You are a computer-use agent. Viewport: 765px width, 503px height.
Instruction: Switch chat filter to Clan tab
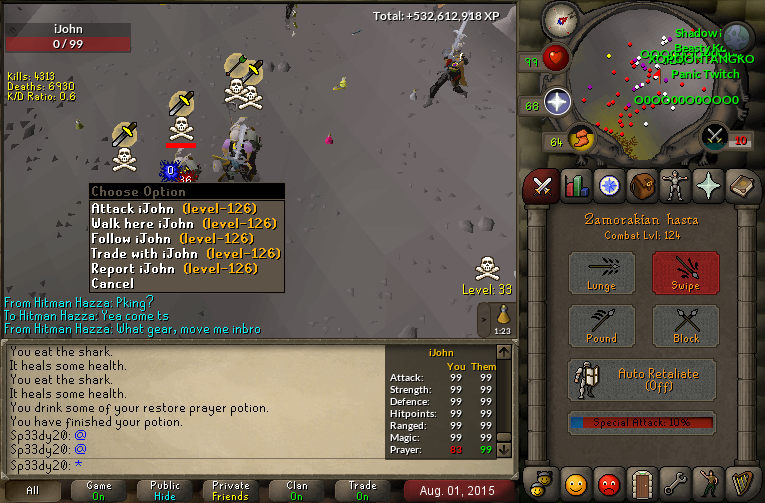click(x=297, y=489)
